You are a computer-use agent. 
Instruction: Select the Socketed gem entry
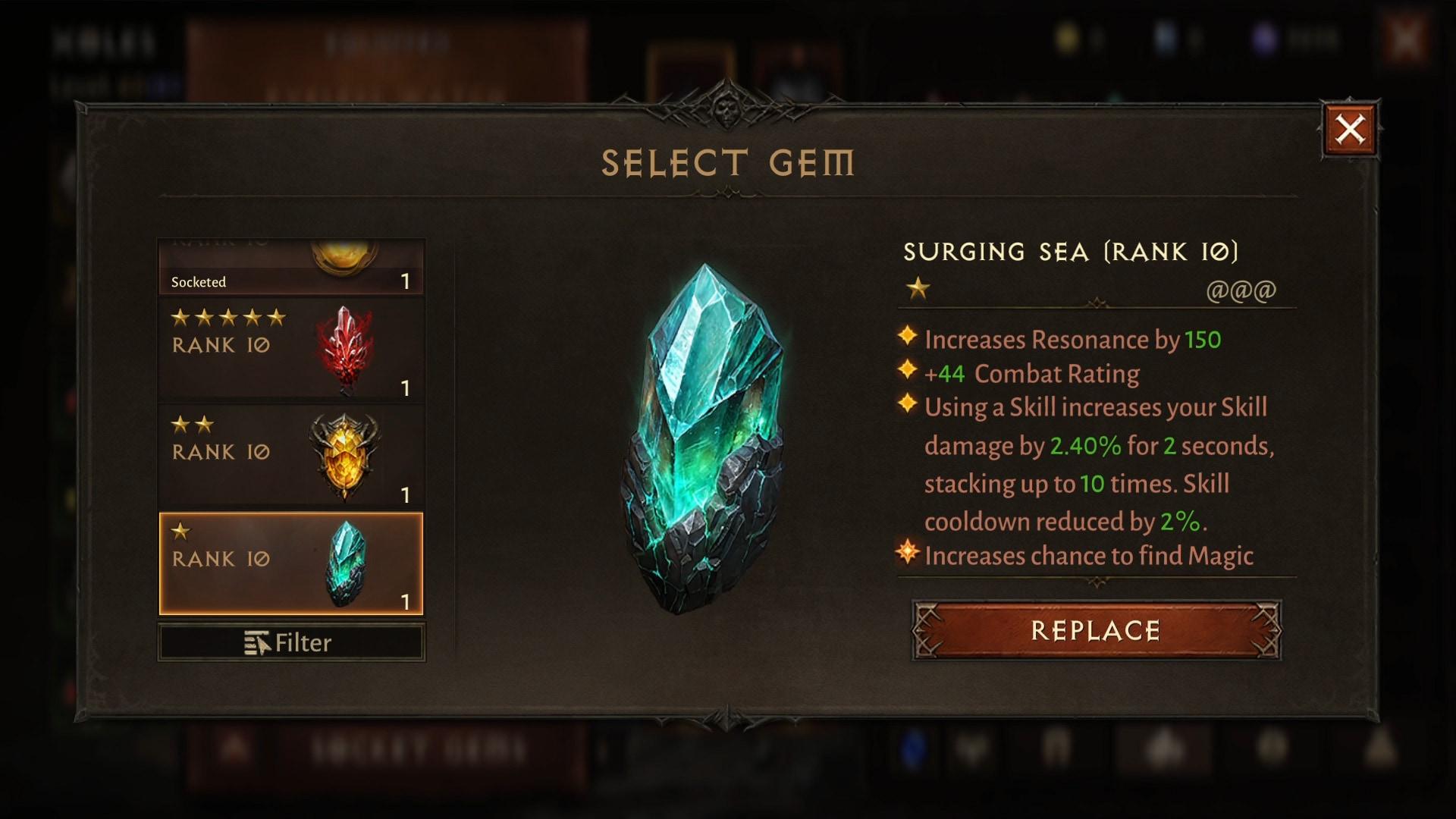(291, 268)
